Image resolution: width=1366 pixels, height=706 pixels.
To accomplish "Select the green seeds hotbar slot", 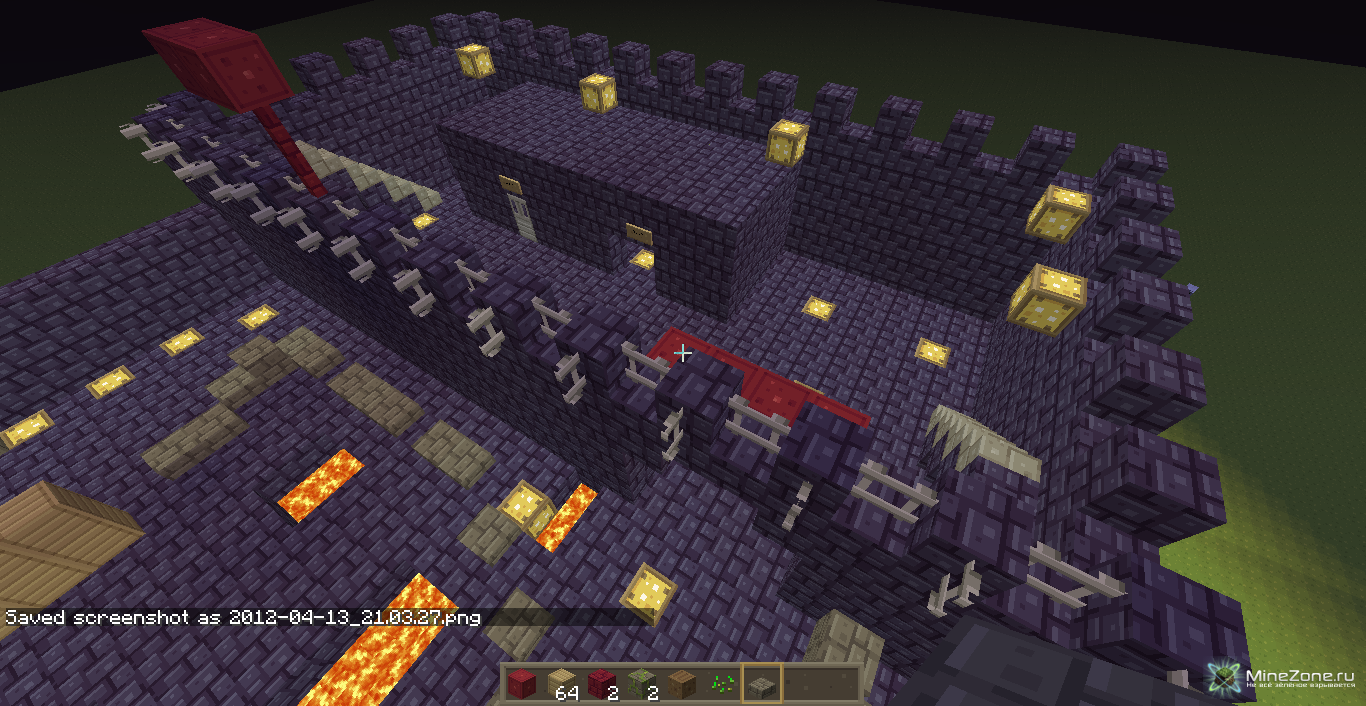I will coord(720,684).
